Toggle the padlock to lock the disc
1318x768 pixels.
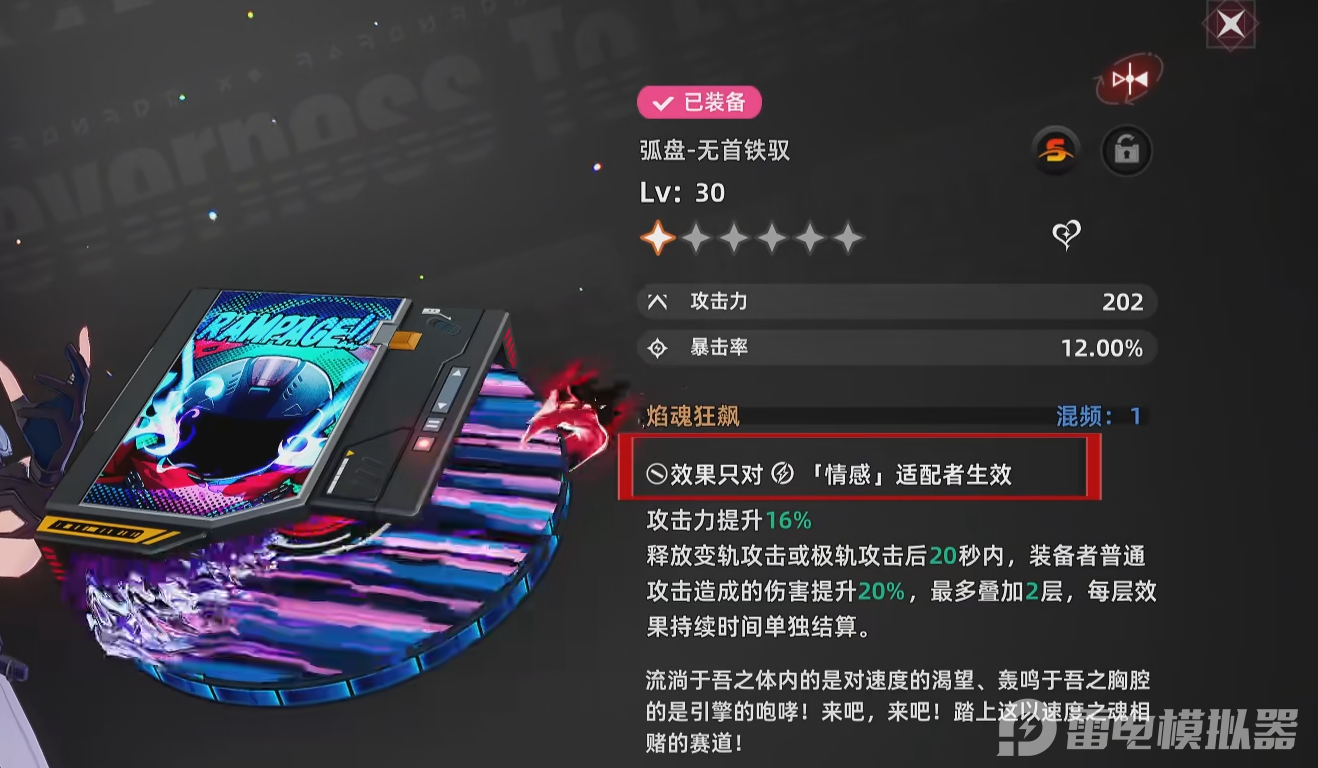(x=1126, y=150)
